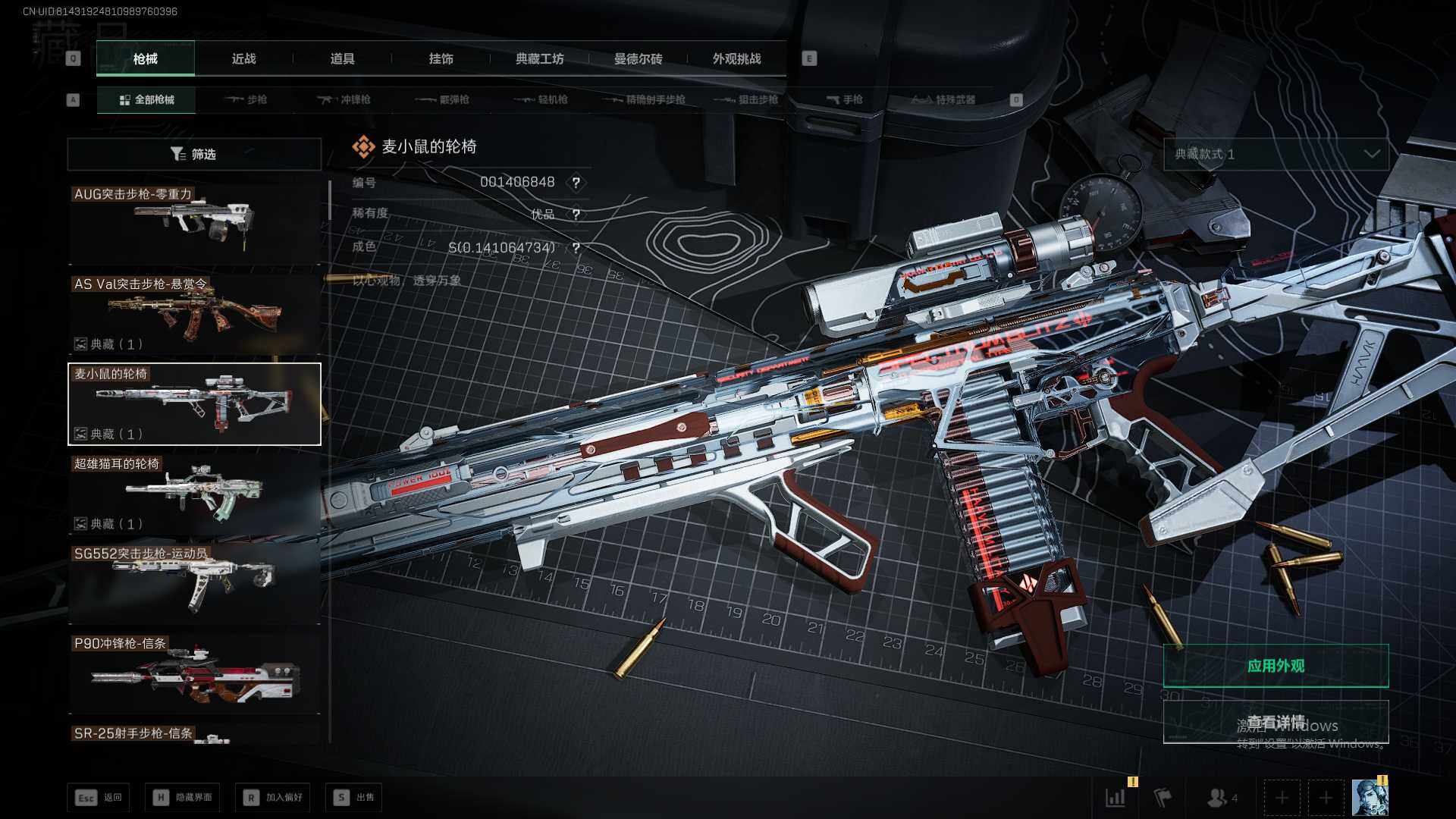Show the 手枪 pistol category

pos(844,99)
